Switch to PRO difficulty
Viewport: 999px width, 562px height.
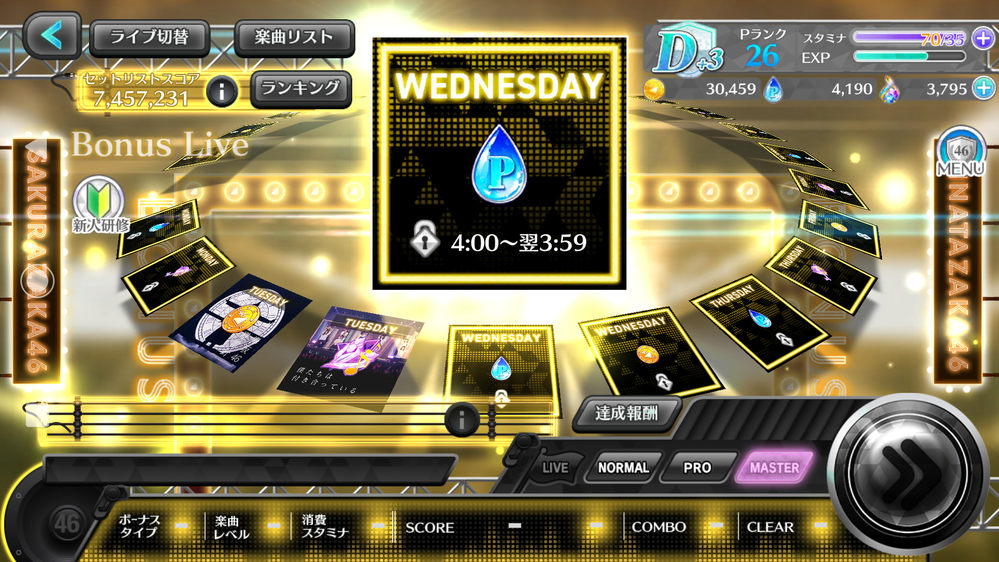697,467
